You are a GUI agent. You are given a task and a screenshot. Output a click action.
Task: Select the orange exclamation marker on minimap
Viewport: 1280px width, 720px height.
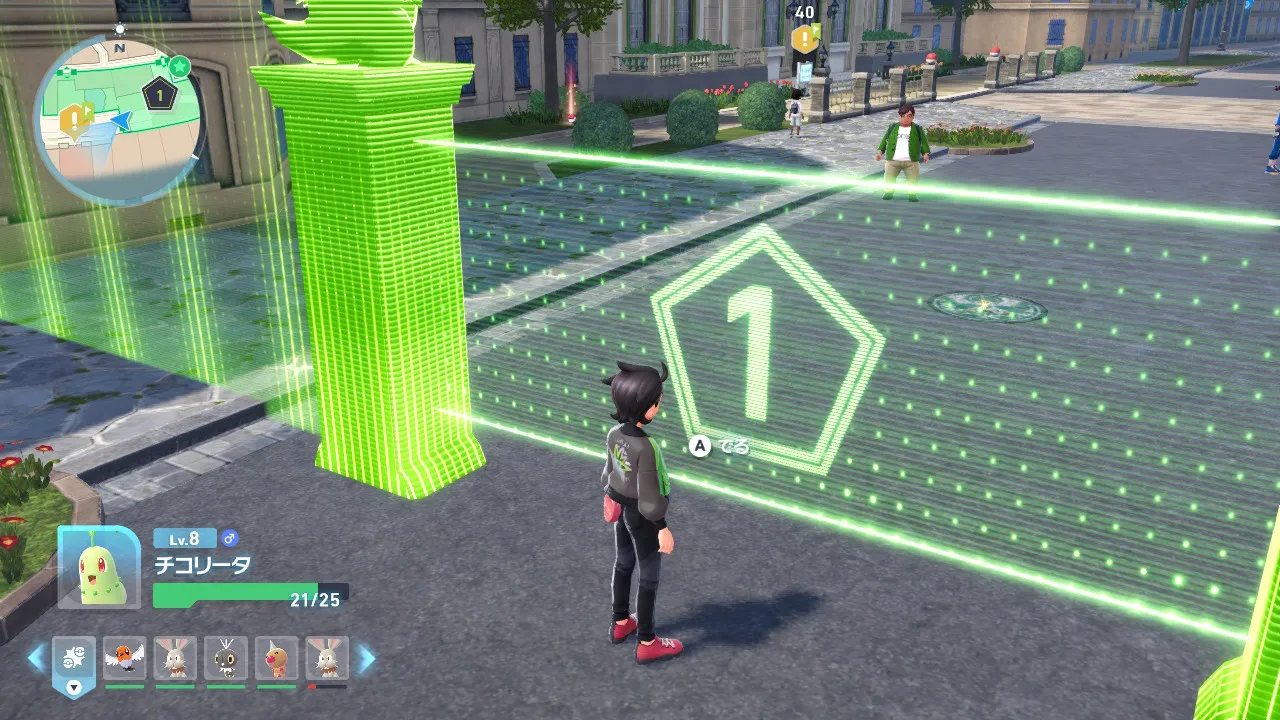coord(73,120)
